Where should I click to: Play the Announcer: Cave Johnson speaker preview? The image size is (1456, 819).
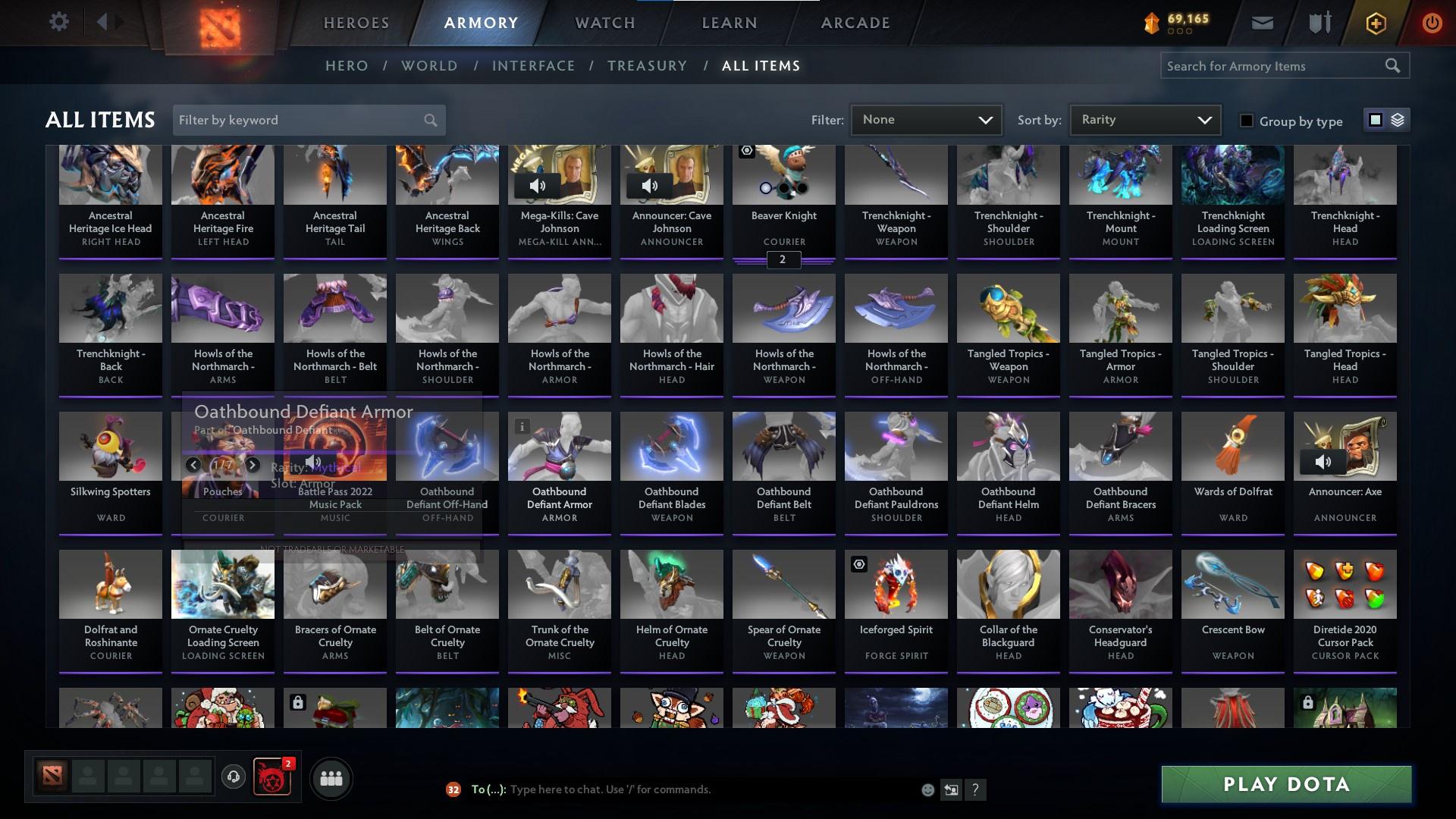650,185
